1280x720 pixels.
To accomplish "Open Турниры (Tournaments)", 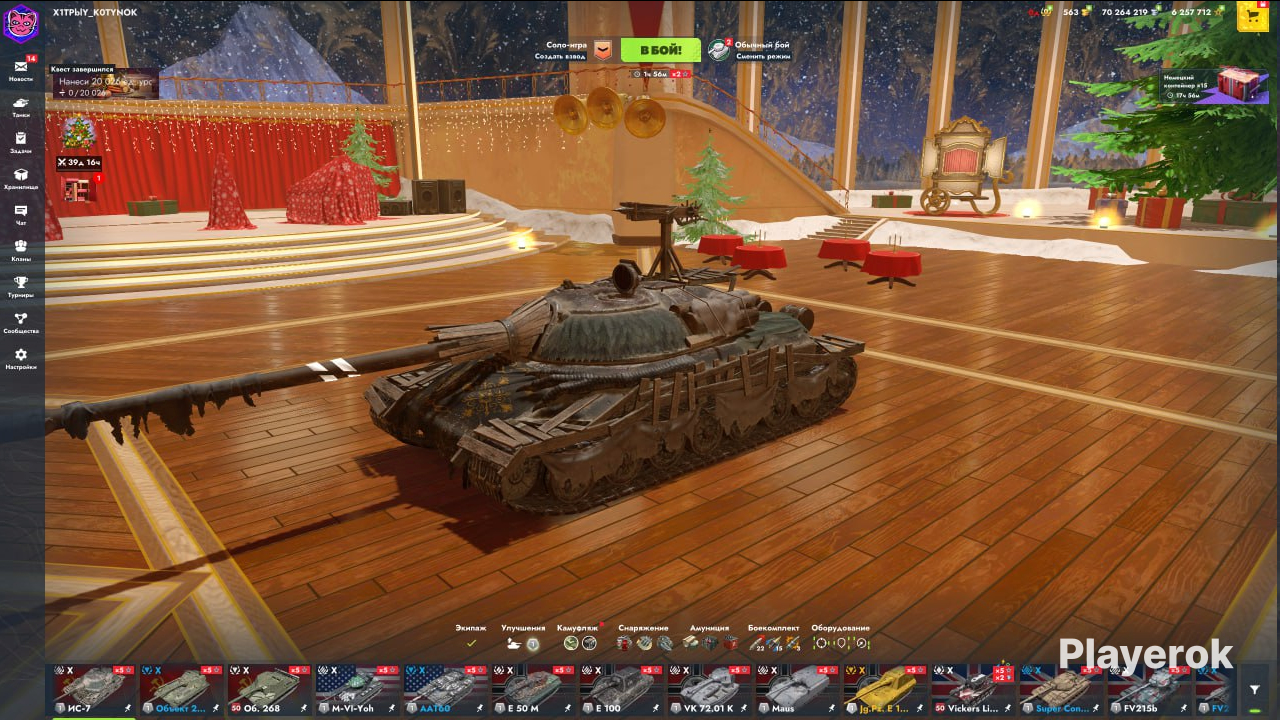I will (x=21, y=286).
